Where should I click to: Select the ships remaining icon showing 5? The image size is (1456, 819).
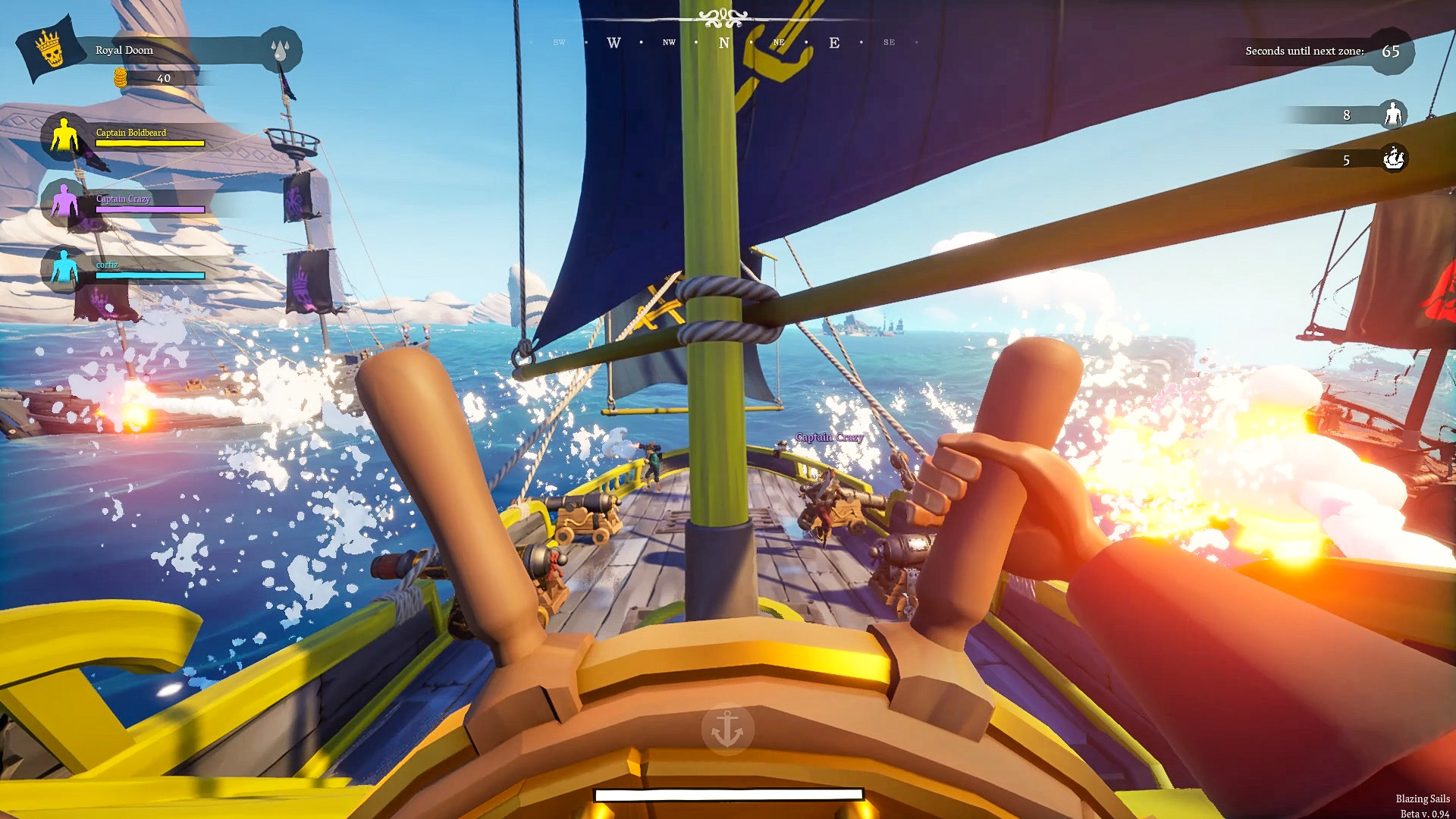(x=1395, y=161)
